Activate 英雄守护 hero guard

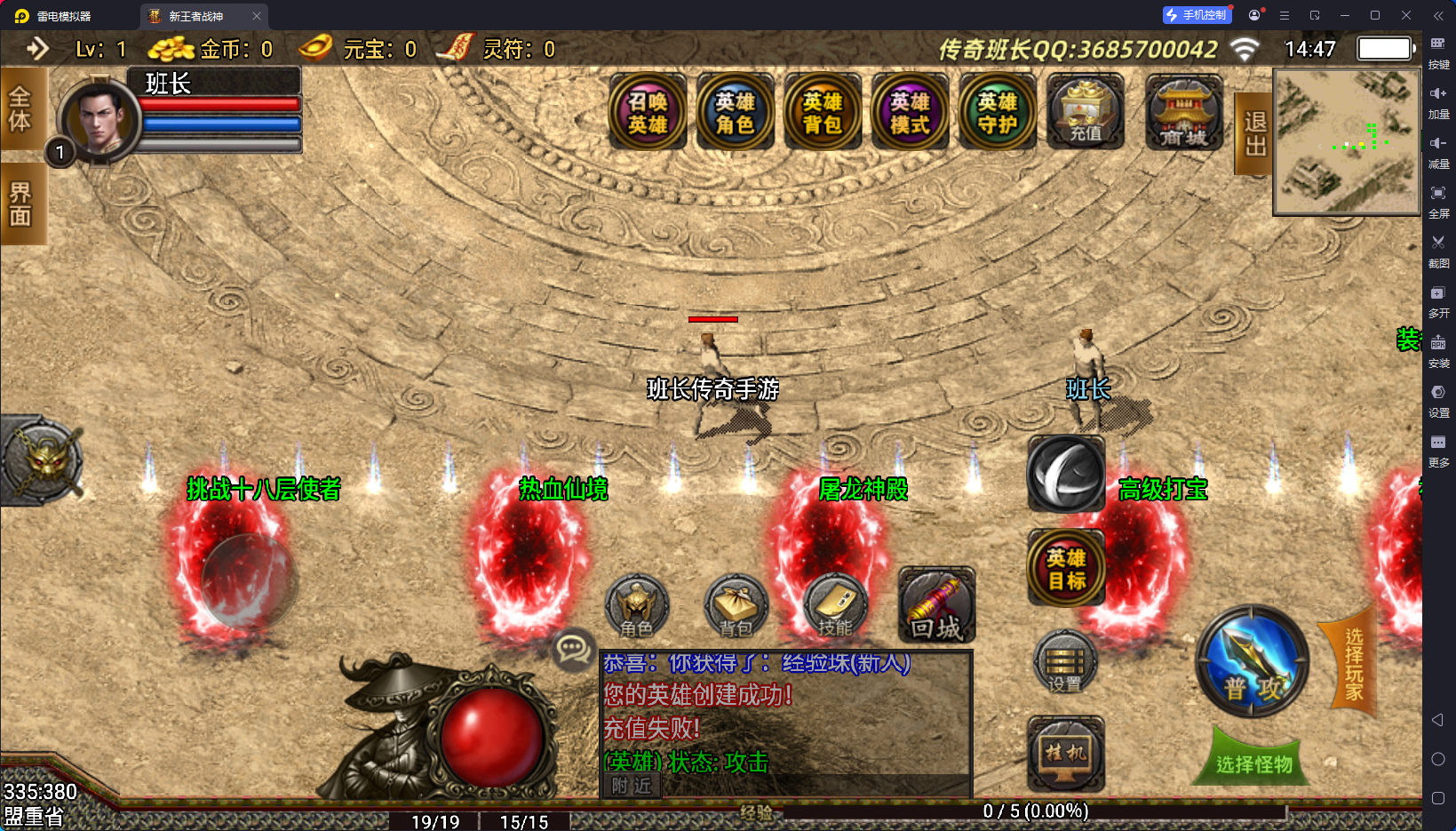coord(998,113)
